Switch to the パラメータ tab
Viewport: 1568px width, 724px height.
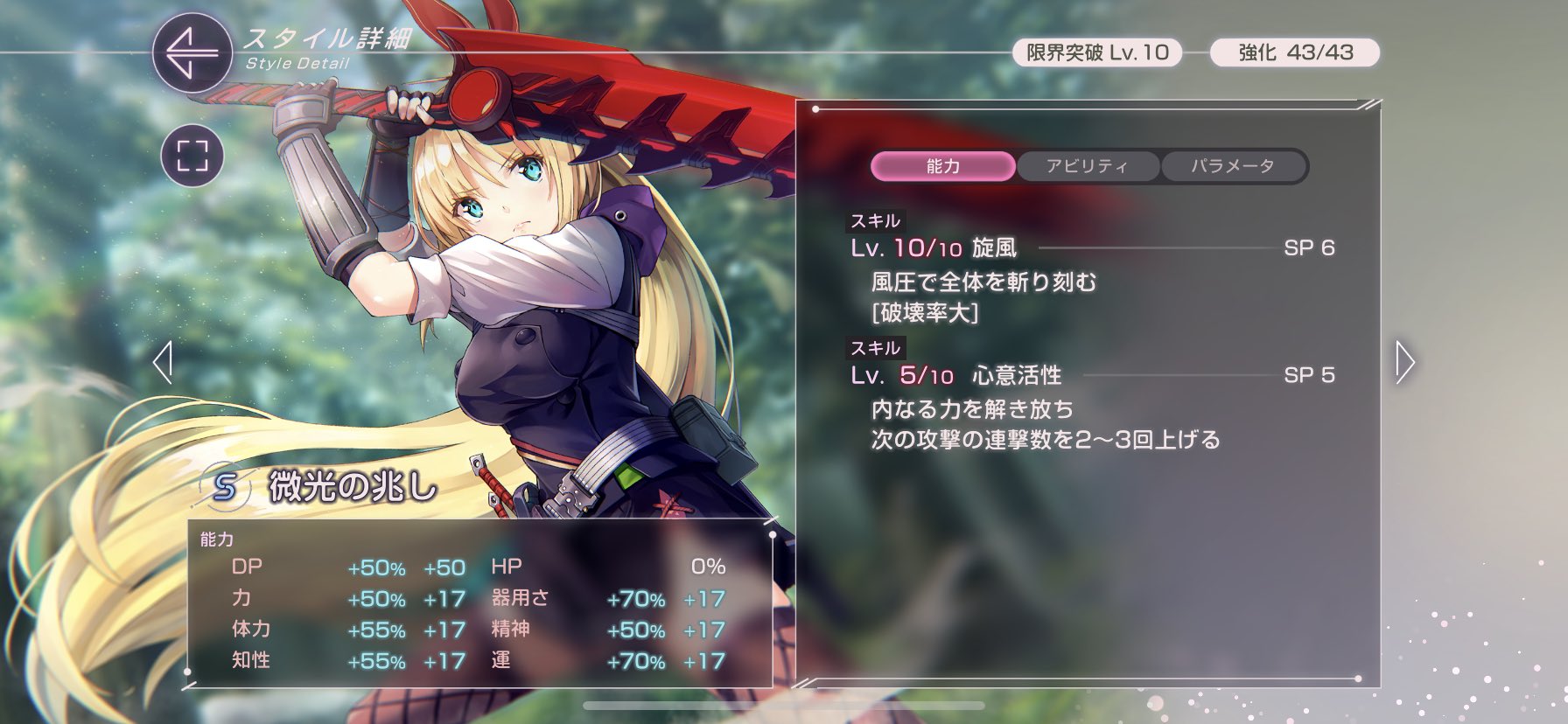coord(1234,166)
